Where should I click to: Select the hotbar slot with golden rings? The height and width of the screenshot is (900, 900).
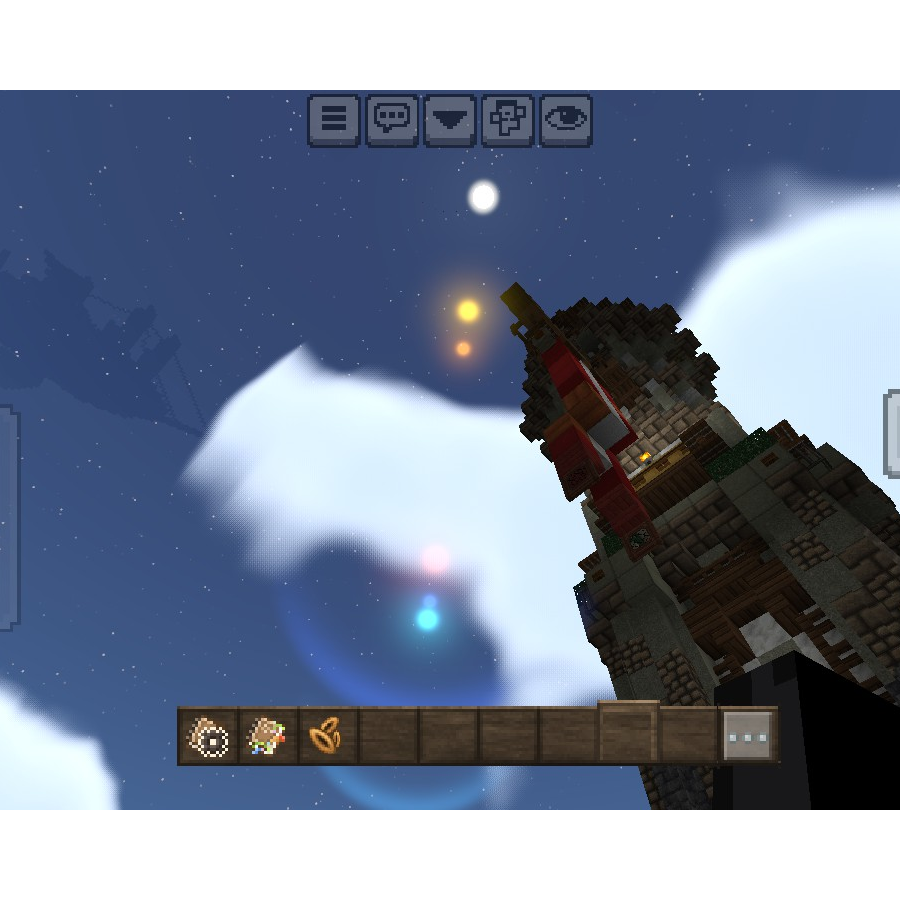coord(327,737)
